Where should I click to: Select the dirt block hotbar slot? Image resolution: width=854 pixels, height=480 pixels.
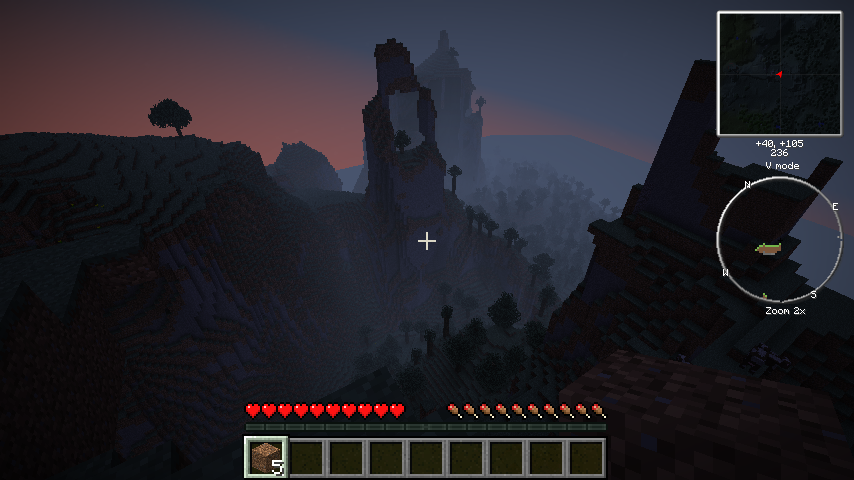[266, 457]
